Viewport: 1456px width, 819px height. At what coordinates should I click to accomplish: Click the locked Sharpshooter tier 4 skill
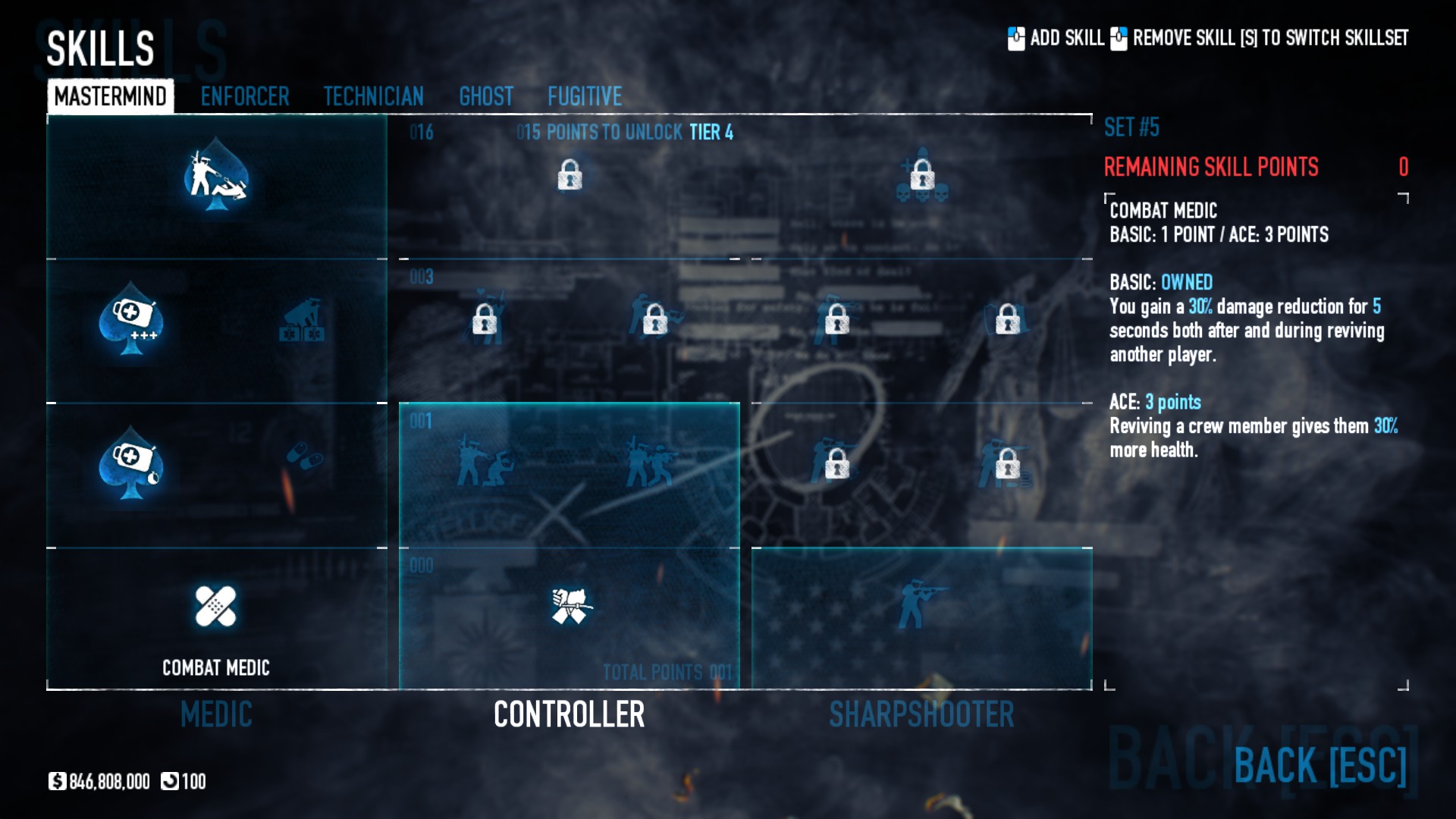click(922, 175)
